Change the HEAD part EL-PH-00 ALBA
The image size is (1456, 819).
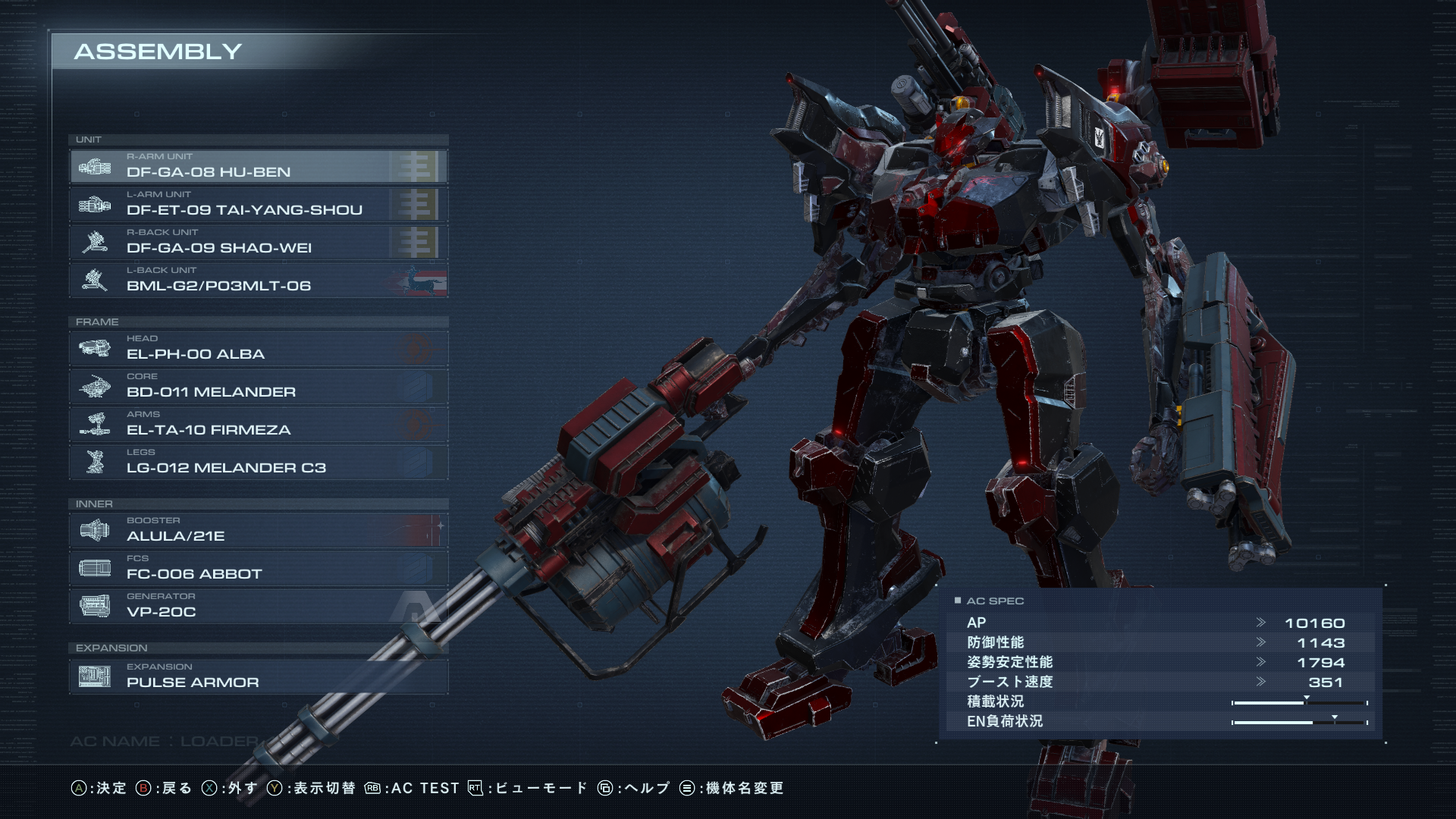258,348
